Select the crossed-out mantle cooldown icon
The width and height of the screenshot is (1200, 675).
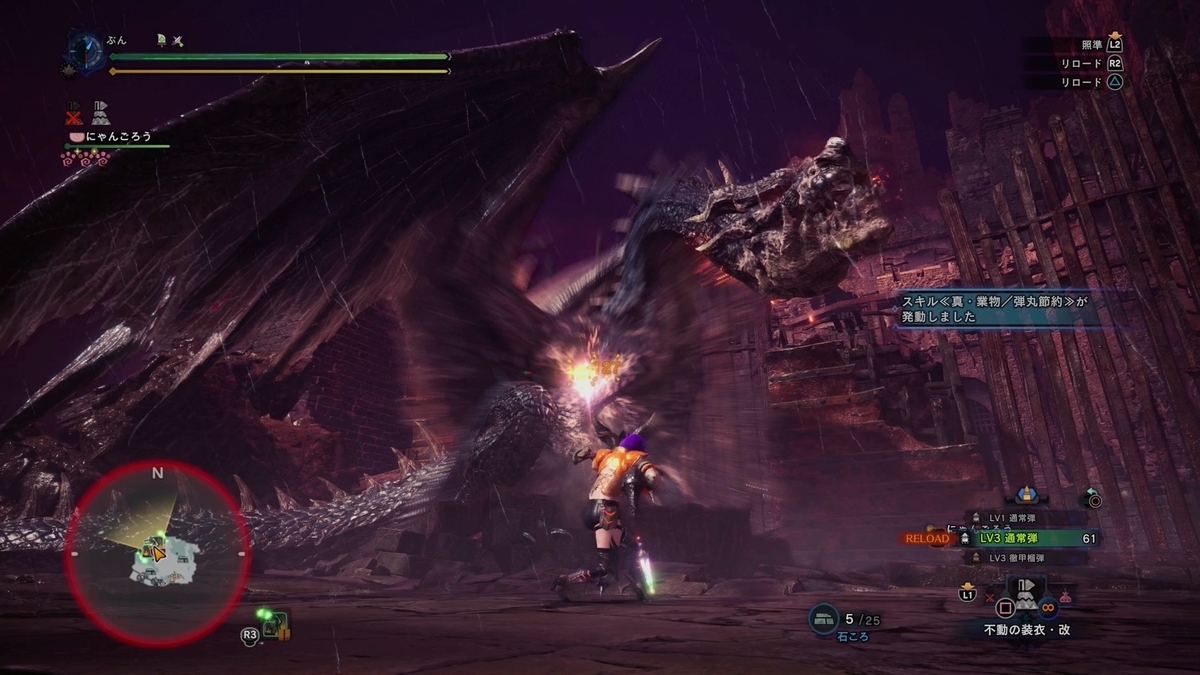click(x=74, y=111)
